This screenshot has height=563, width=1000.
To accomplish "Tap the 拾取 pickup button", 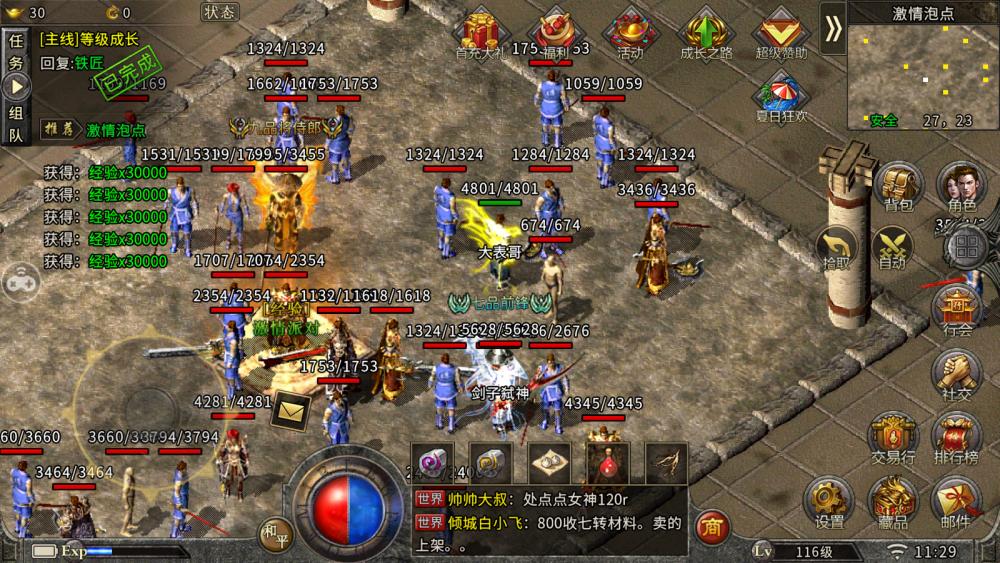I will [835, 248].
